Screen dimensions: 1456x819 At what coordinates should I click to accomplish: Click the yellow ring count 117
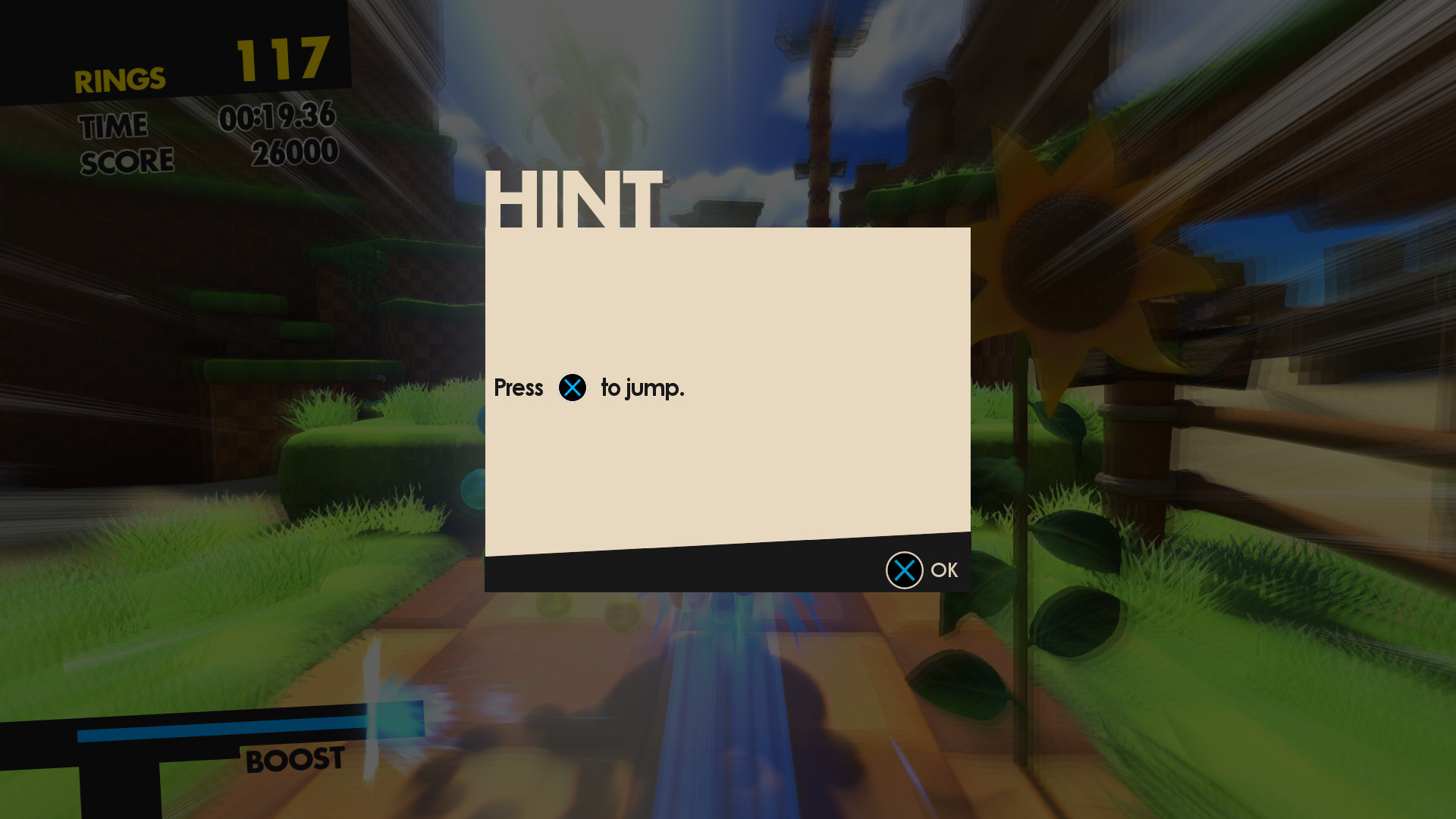[x=281, y=59]
